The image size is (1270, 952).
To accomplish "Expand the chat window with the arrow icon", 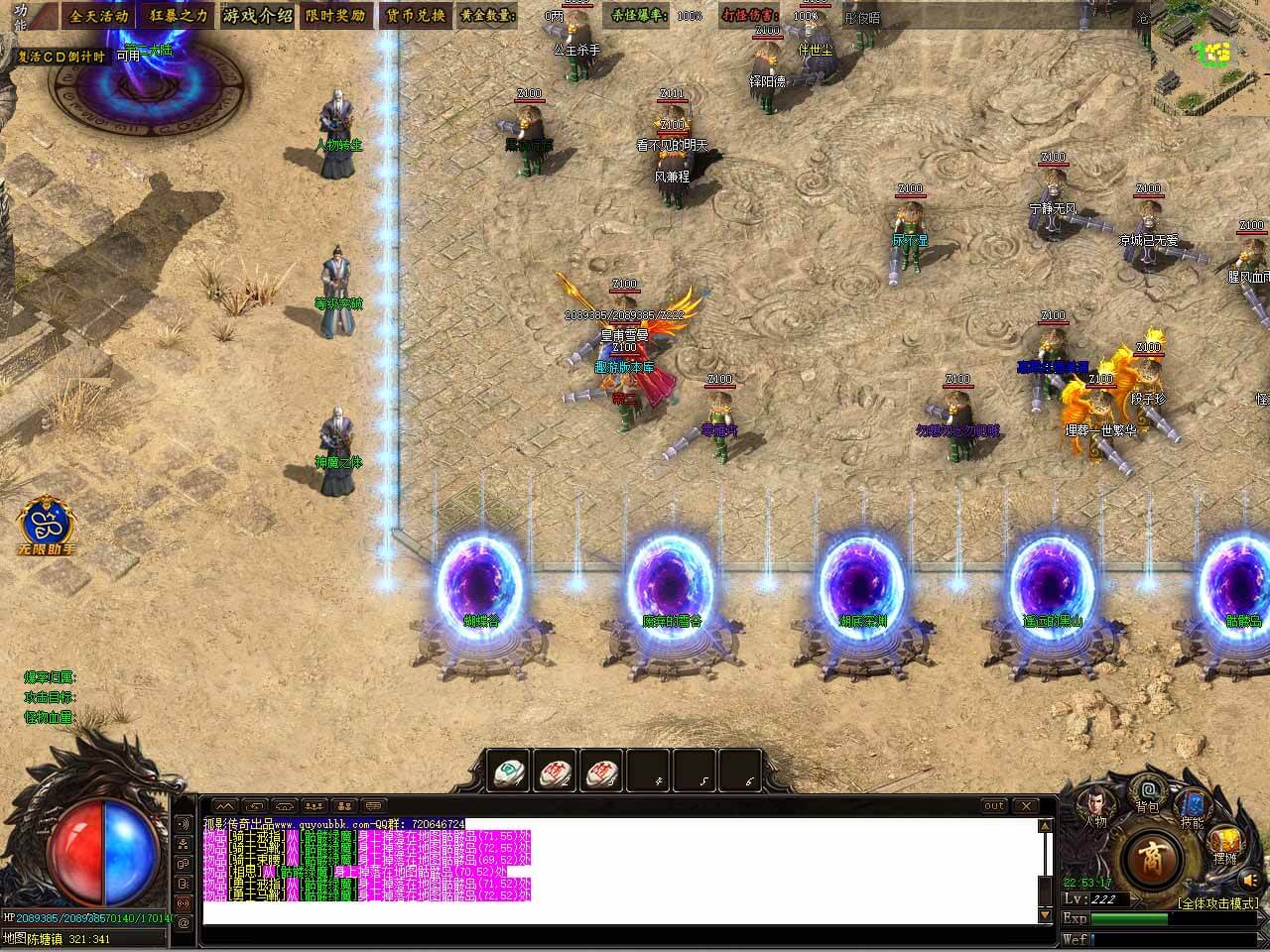I will click(226, 804).
